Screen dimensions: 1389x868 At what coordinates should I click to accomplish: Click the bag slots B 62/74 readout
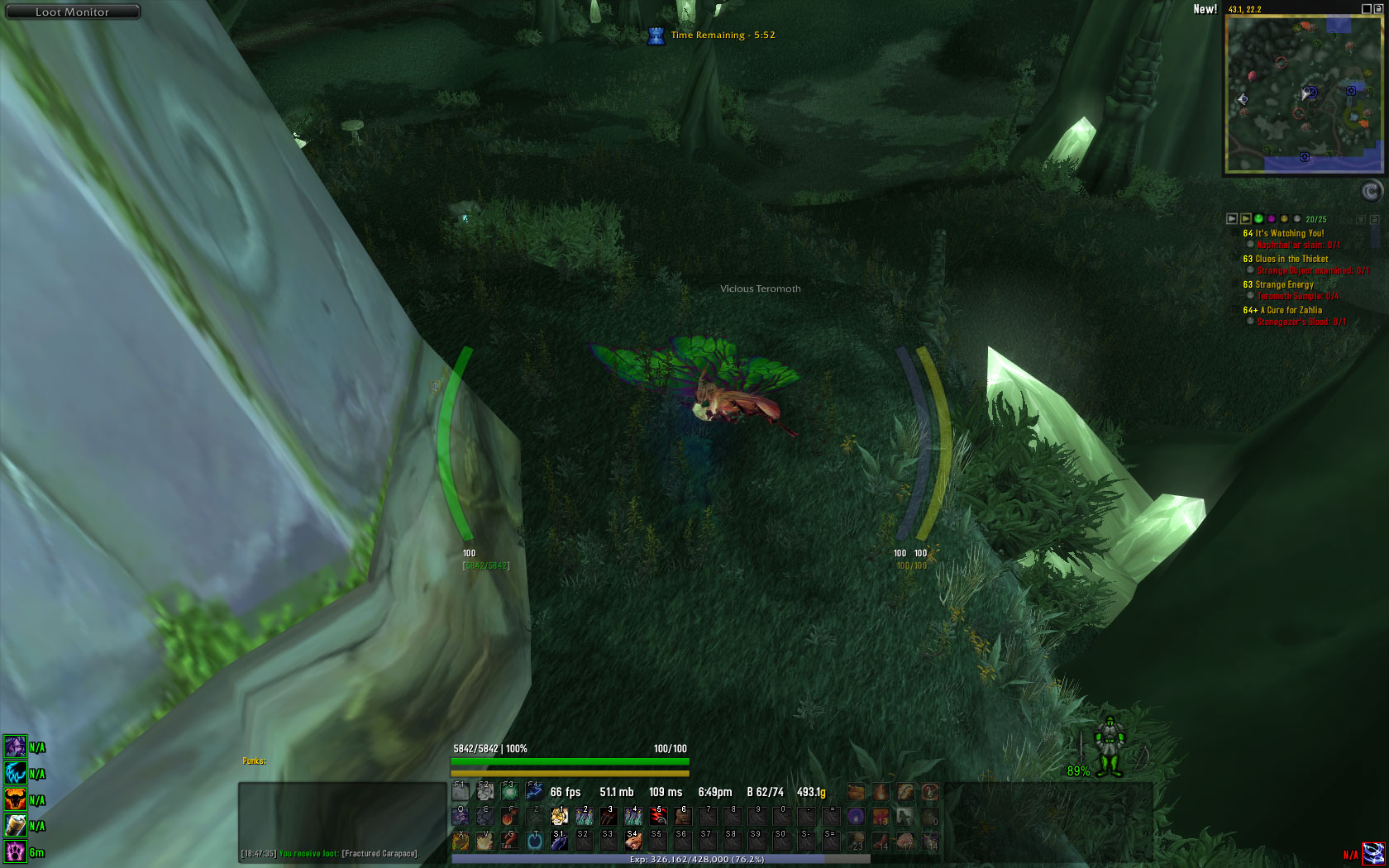tap(765, 792)
